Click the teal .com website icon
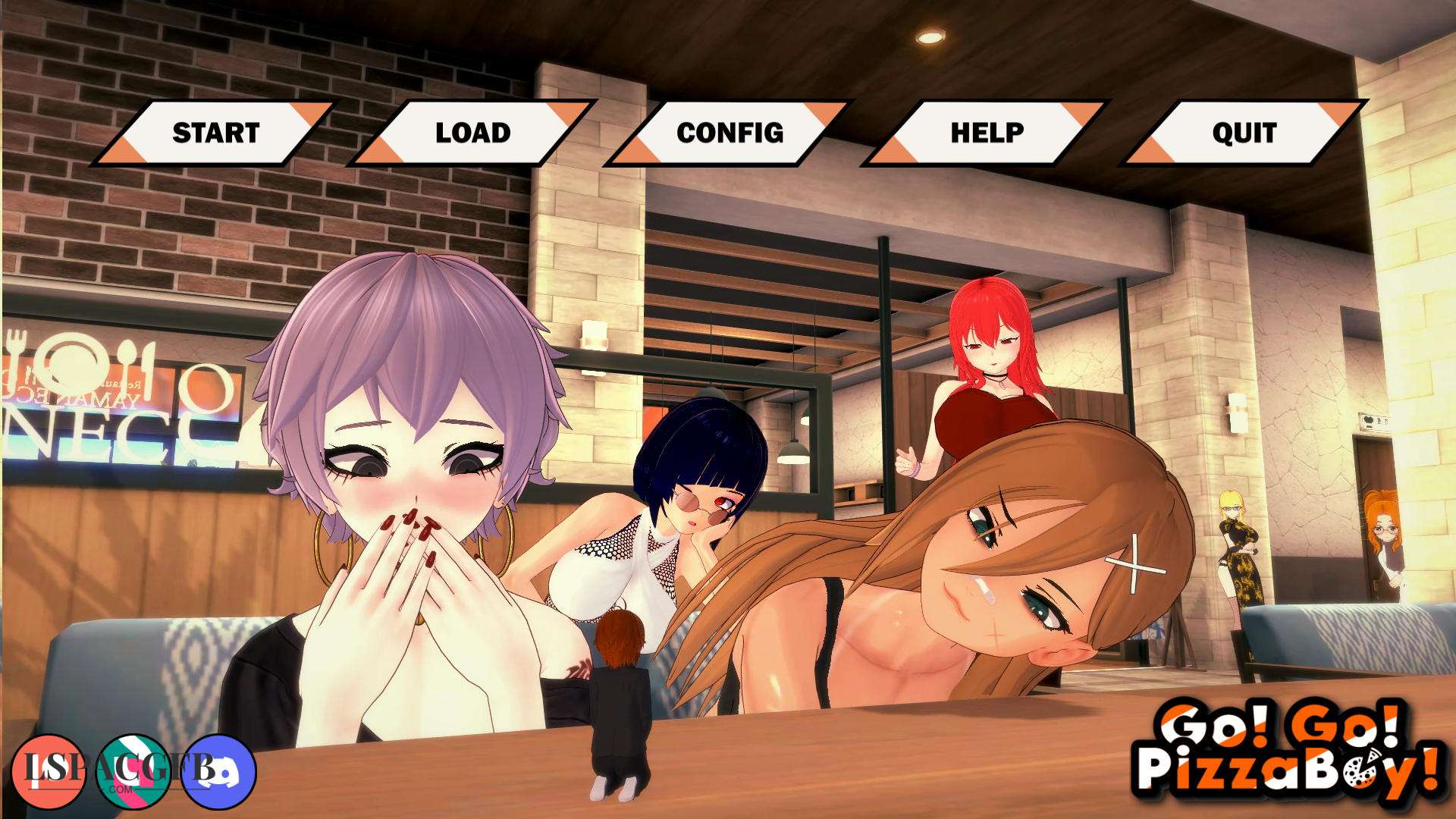Image resolution: width=1456 pixels, height=819 pixels. tap(136, 771)
